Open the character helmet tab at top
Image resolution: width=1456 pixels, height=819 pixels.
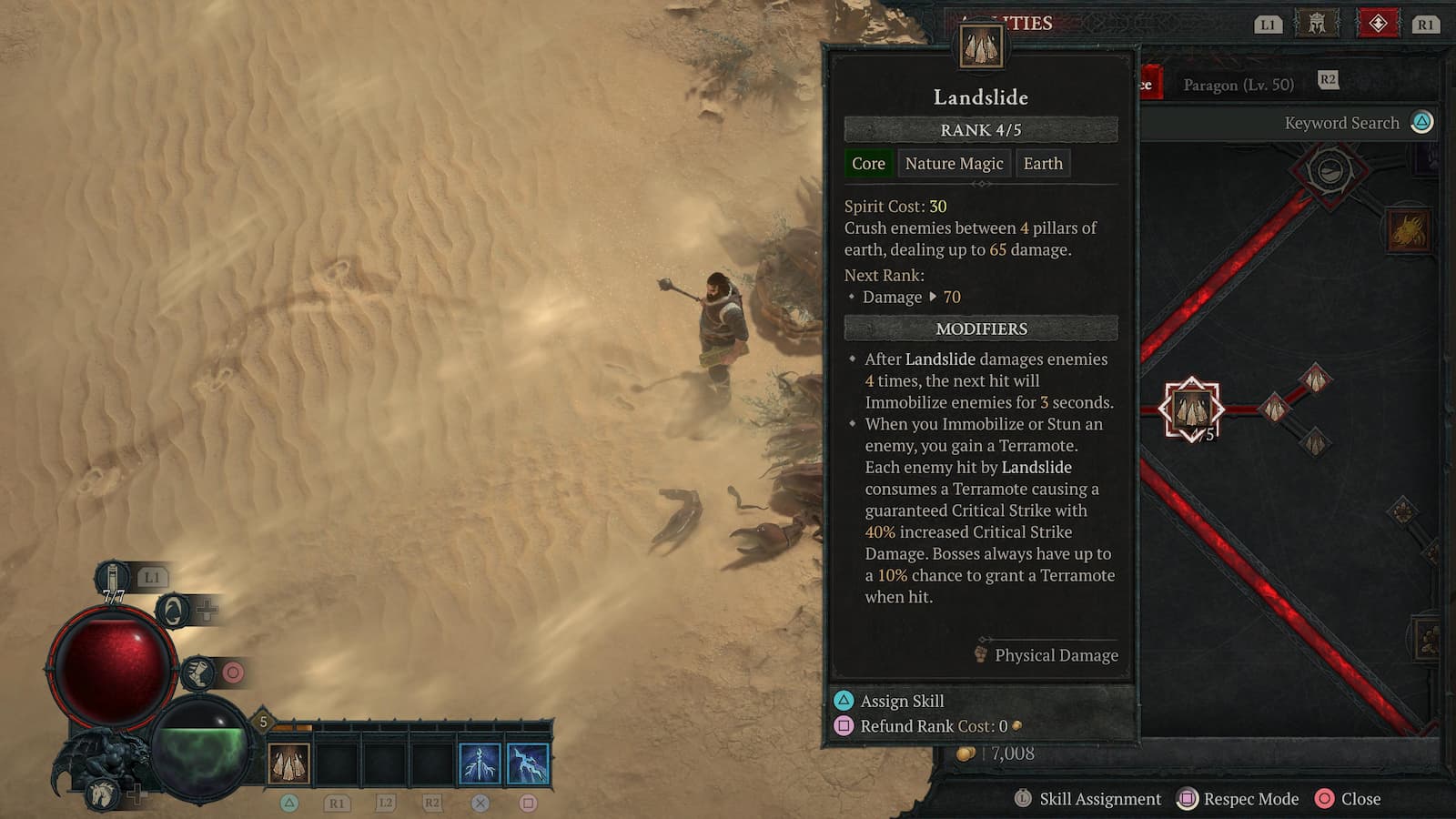point(1316,24)
